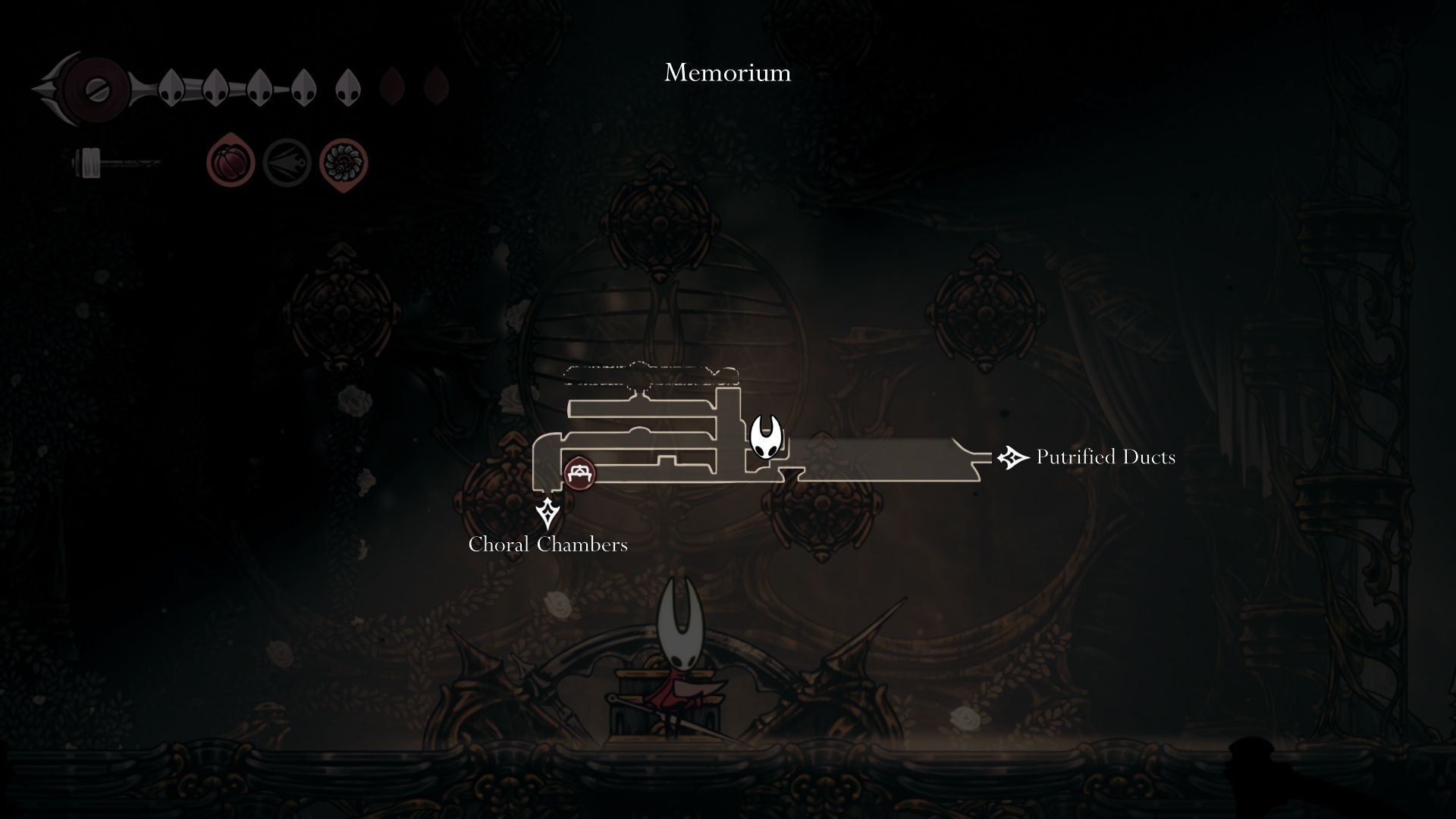This screenshot has height=819, width=1456.
Task: Click the Putrified Ducts area label
Action: pyautogui.click(x=1105, y=457)
